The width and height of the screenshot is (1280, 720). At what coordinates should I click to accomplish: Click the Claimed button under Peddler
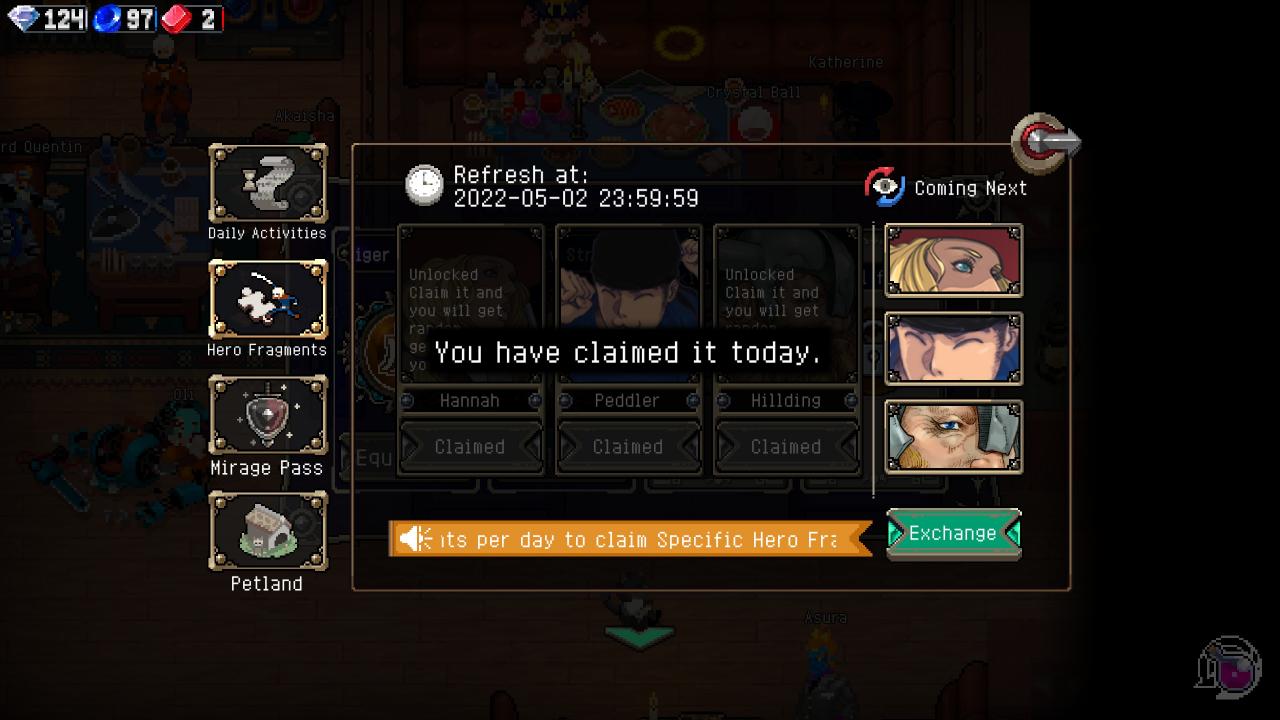[x=628, y=447]
